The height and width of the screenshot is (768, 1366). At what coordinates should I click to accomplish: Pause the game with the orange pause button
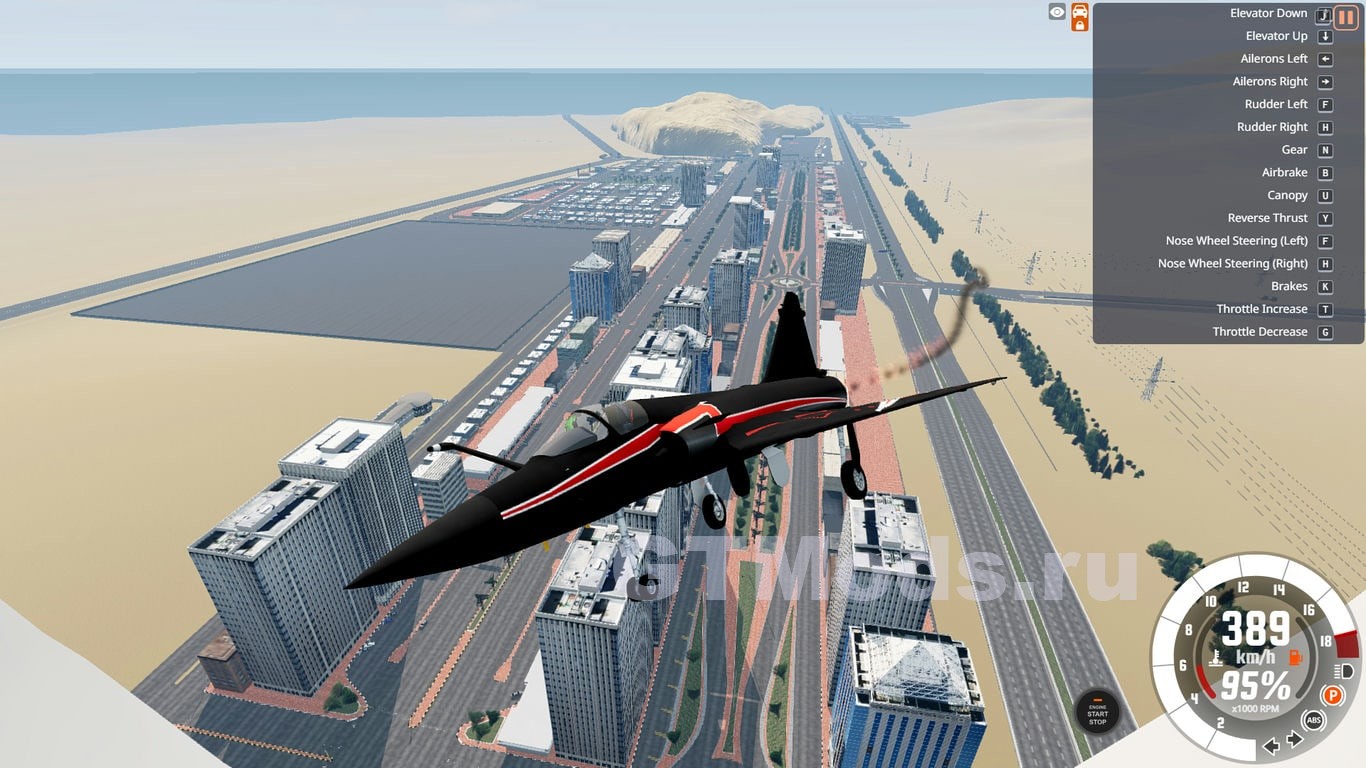(1346, 17)
